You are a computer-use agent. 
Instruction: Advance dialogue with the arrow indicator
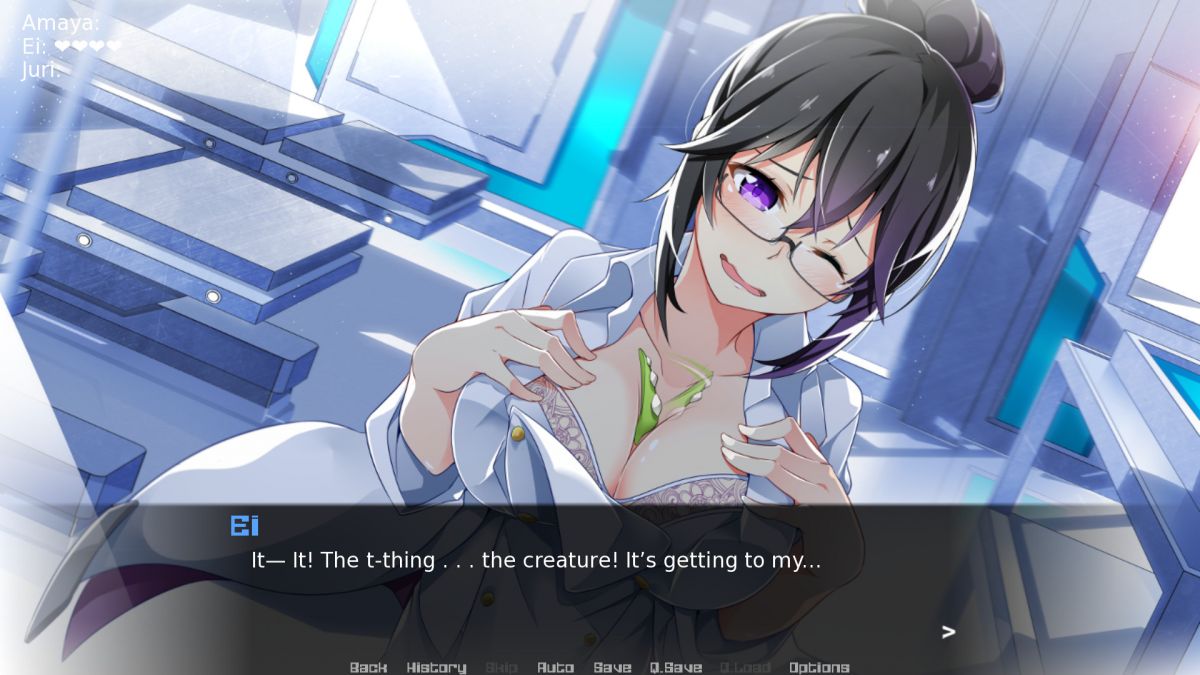coord(948,632)
